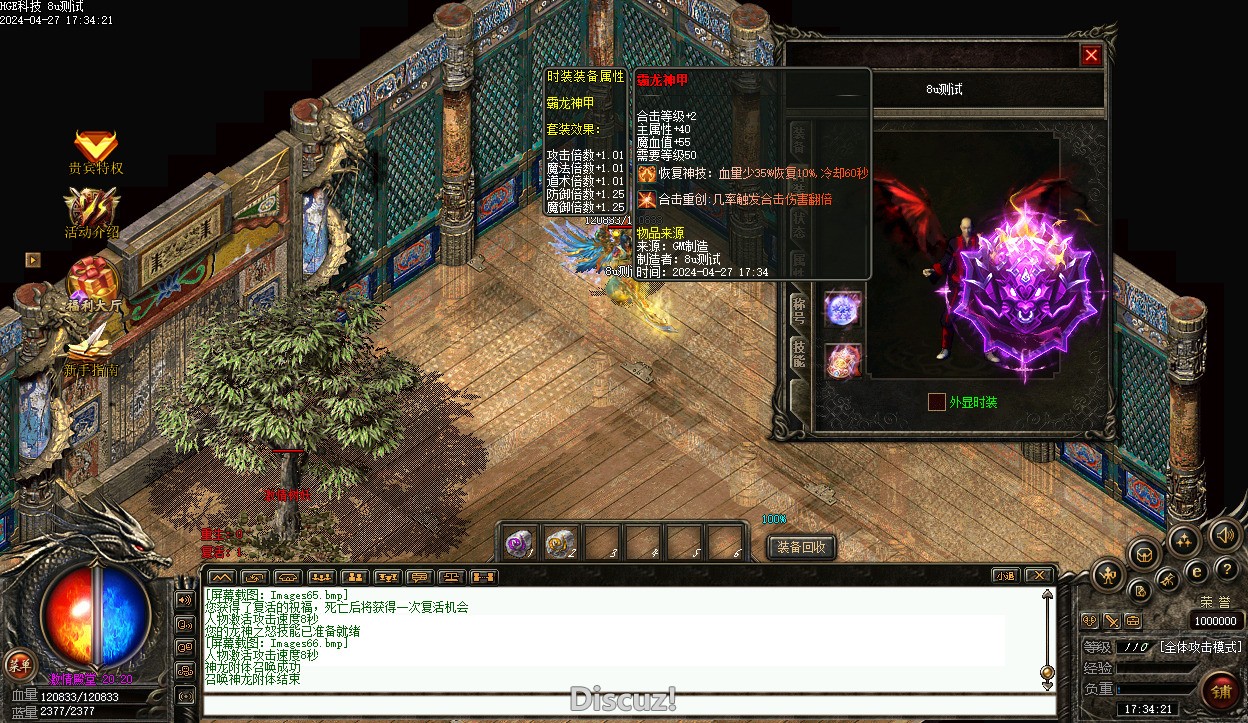1248x723 pixels.
Task: Click the 装备回收 button
Action: tap(801, 547)
